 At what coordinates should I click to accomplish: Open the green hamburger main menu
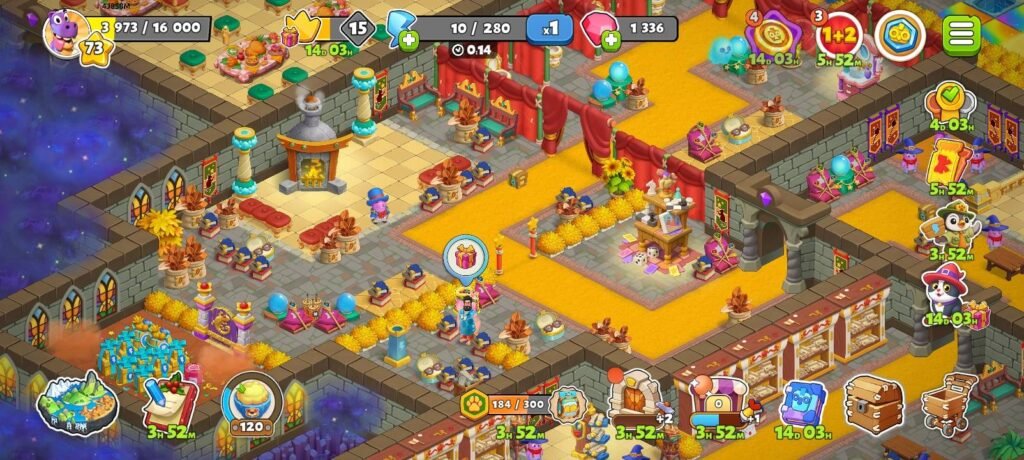click(x=961, y=35)
